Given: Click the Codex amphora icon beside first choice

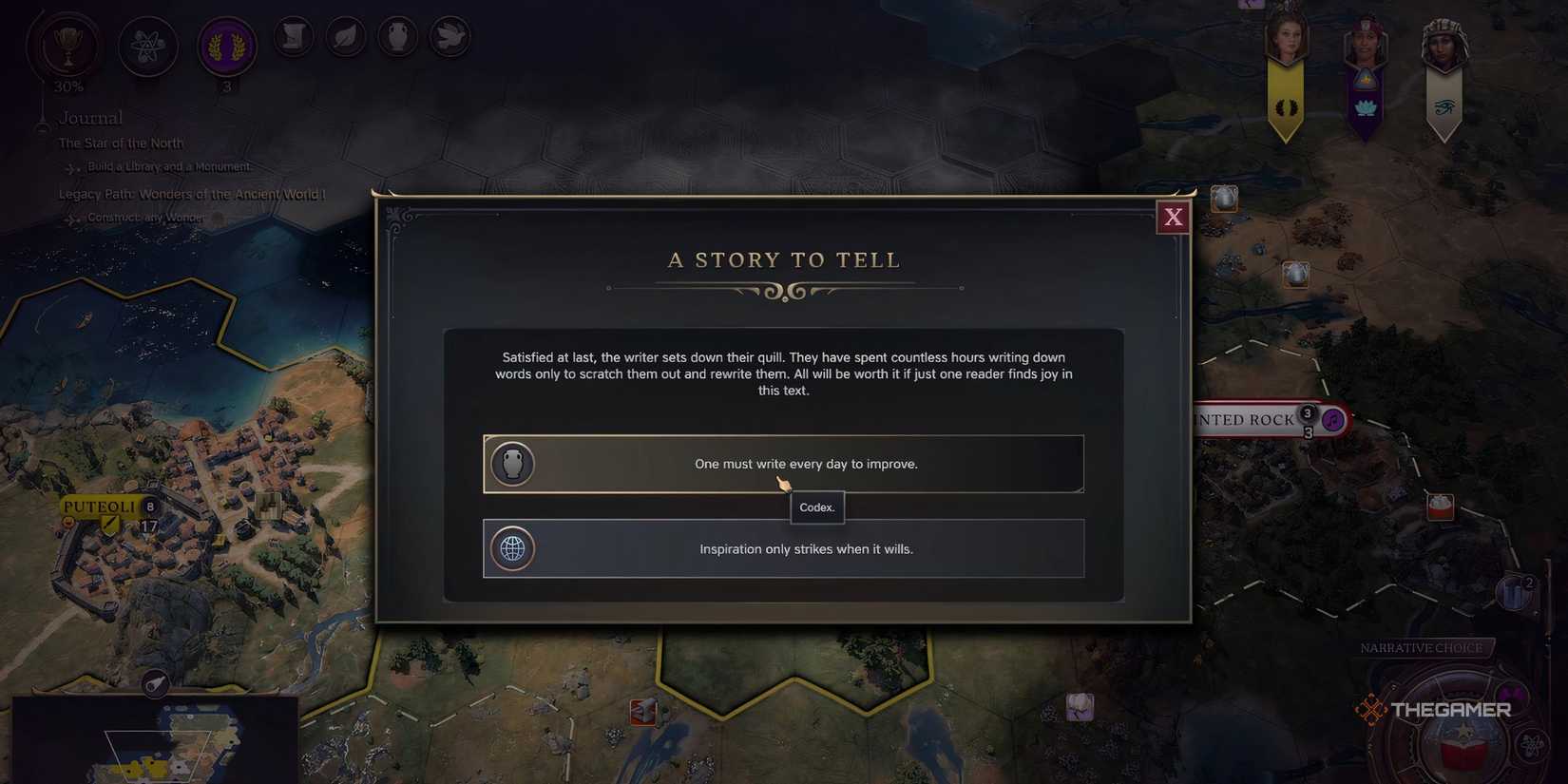Looking at the screenshot, I should pyautogui.click(x=513, y=464).
